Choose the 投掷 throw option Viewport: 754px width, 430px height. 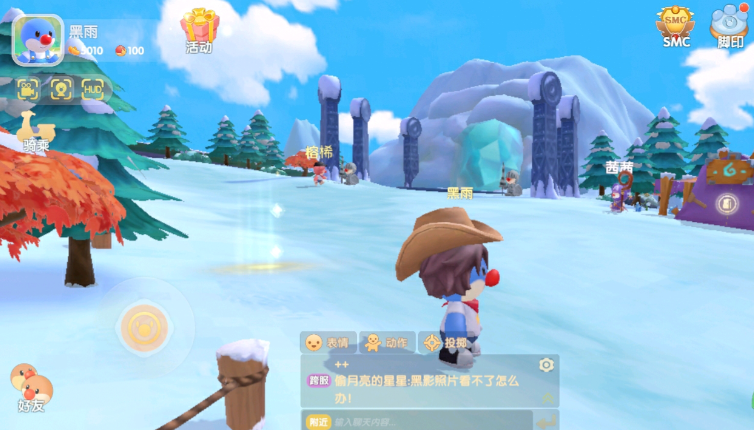pos(444,342)
